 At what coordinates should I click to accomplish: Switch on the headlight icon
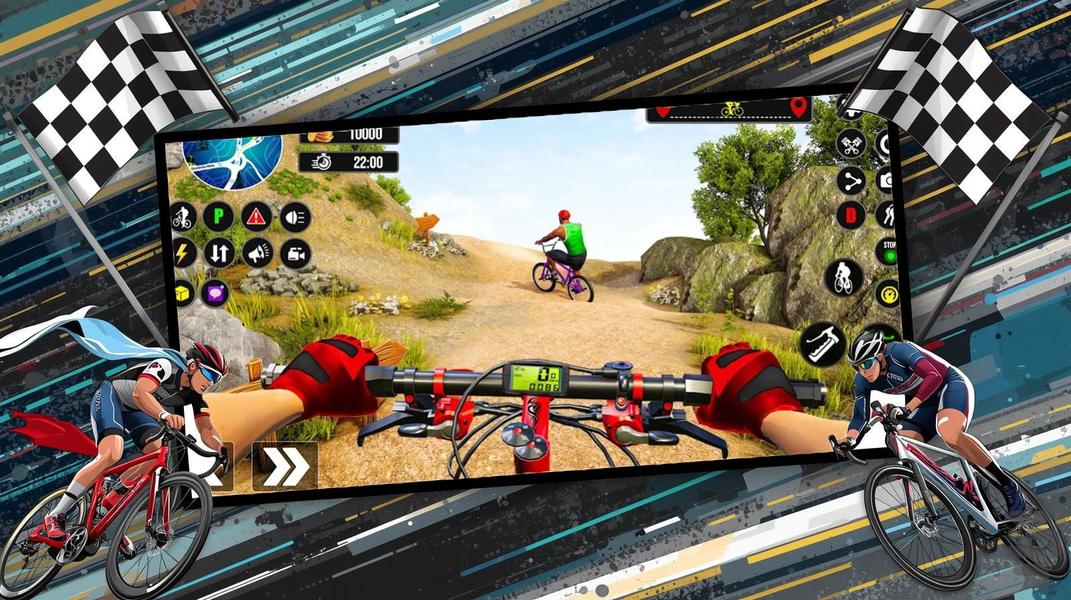(x=295, y=217)
